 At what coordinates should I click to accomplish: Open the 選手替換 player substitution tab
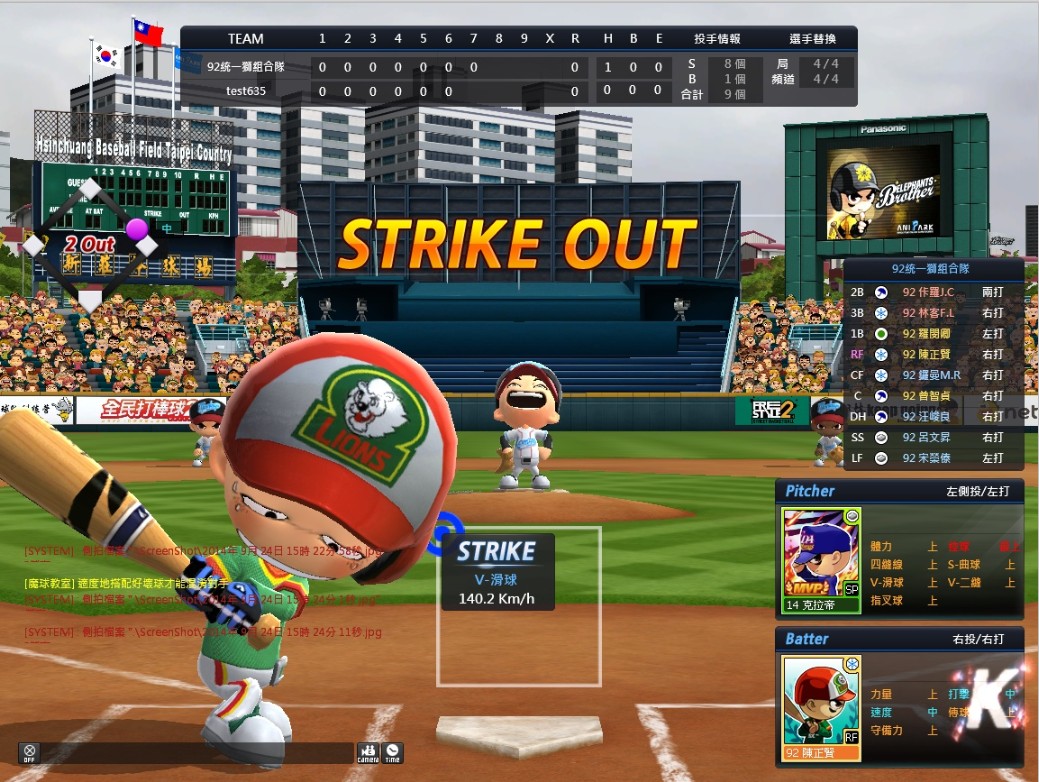click(x=812, y=39)
